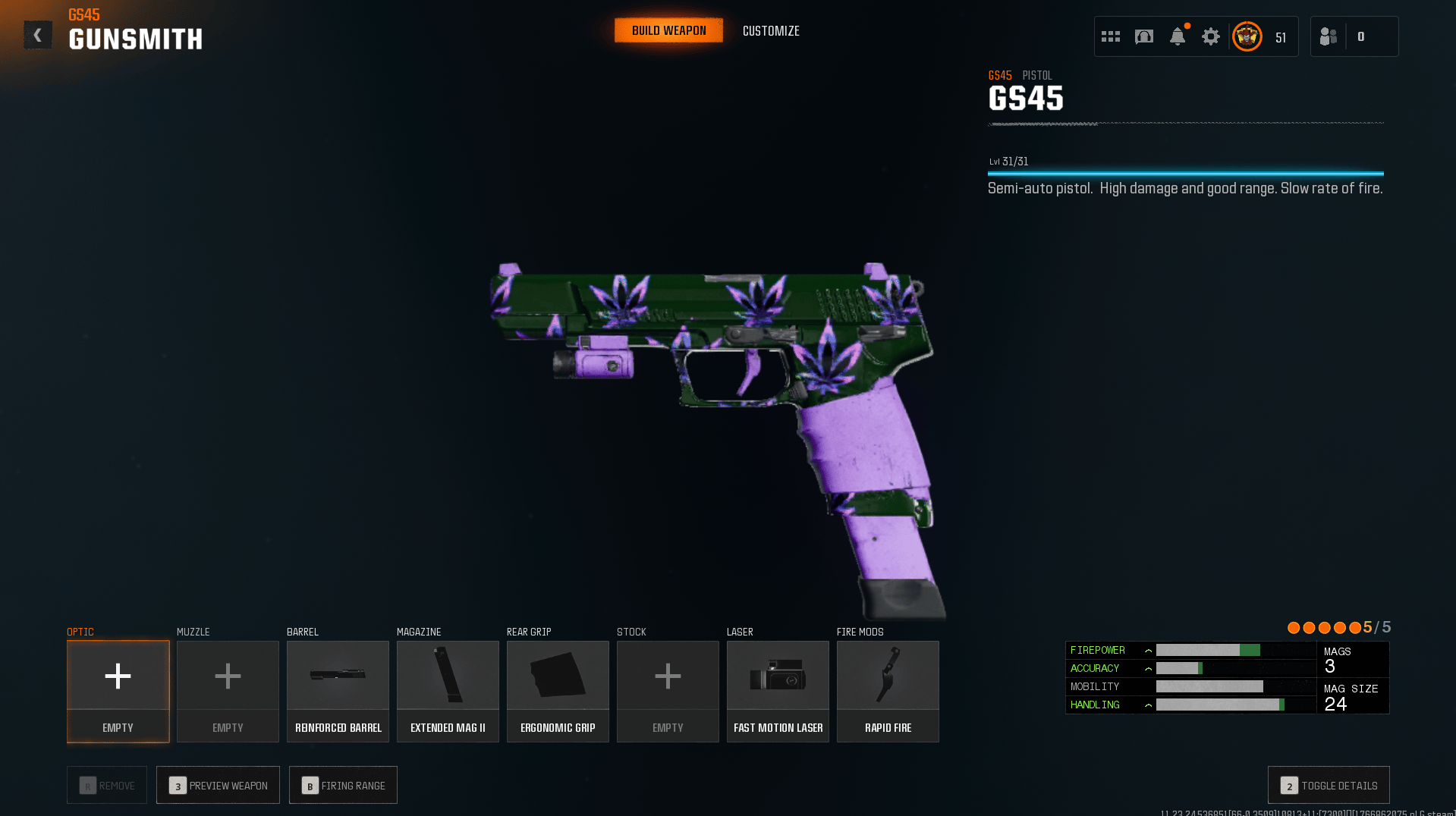Image resolution: width=1456 pixels, height=816 pixels.
Task: Collapse the Handling stat details
Action: click(x=1148, y=705)
